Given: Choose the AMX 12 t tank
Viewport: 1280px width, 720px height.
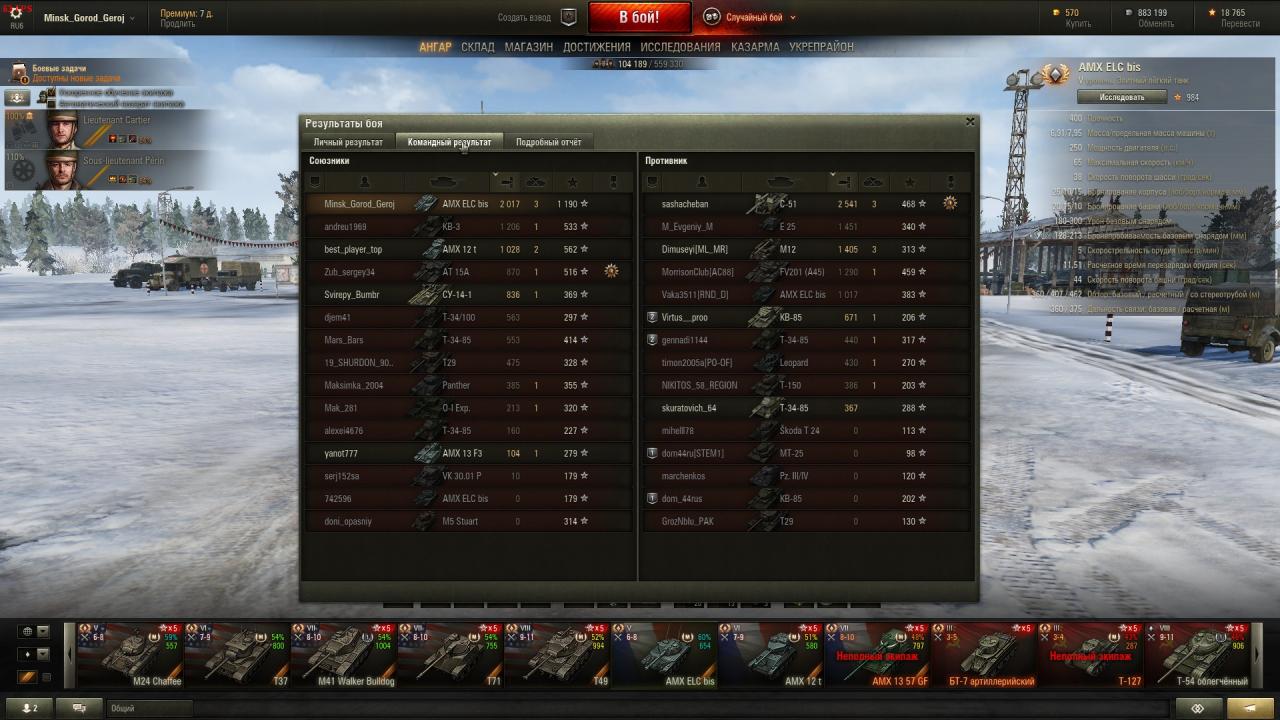Looking at the screenshot, I should click(771, 656).
